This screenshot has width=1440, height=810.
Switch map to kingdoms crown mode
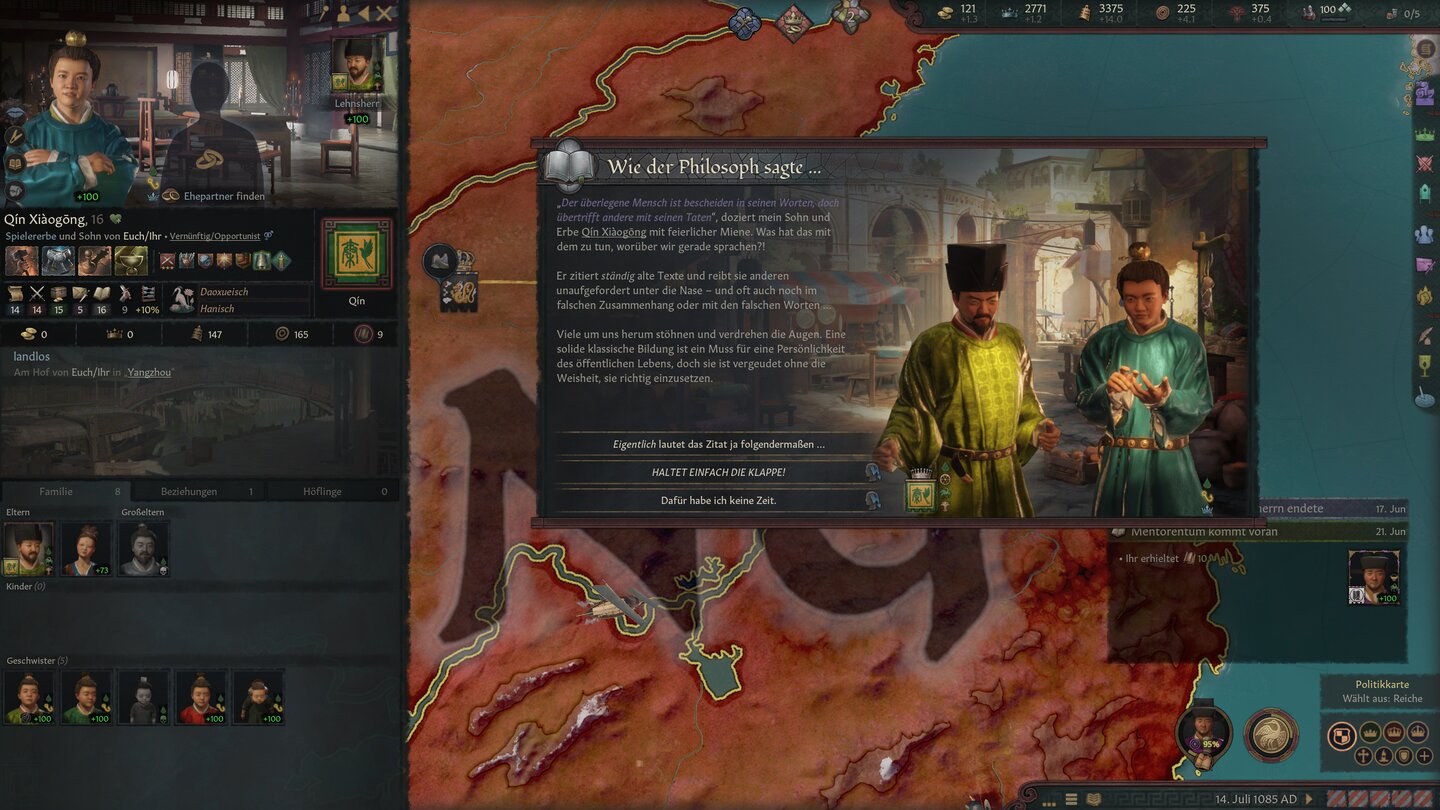(1395, 733)
